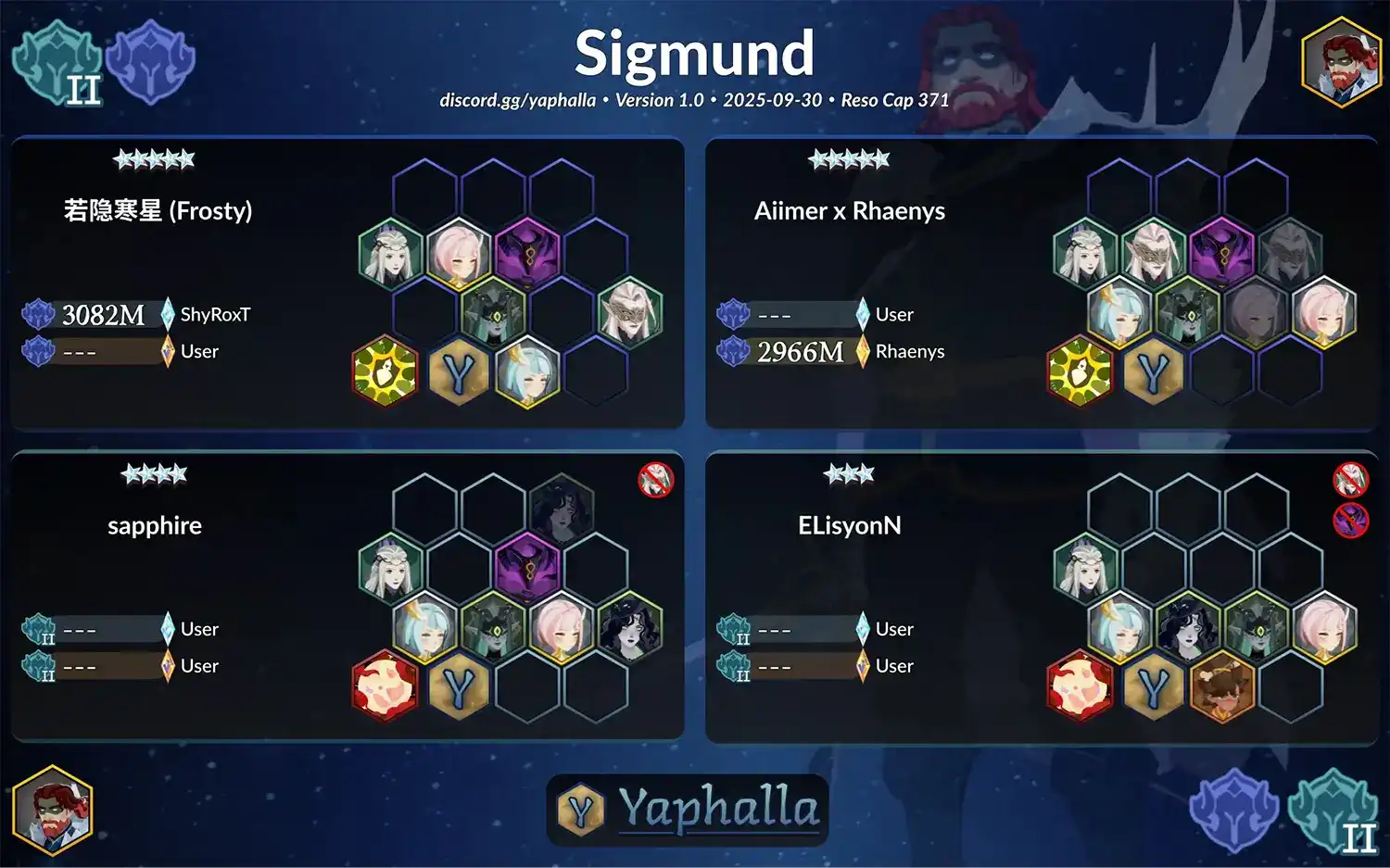Select the dark curly-haired hero atop sapphire's formation
Image resolution: width=1390 pixels, height=868 pixels.
point(562,506)
